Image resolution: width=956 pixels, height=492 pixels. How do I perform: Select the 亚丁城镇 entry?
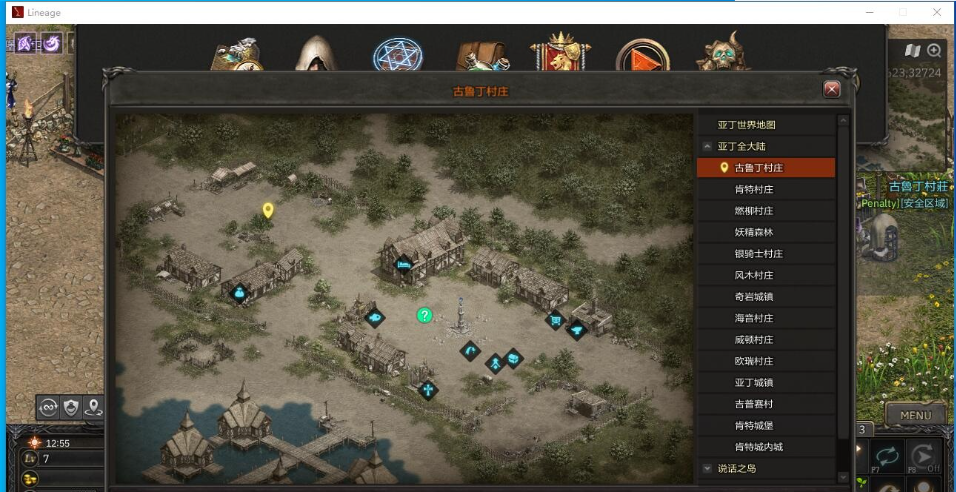(x=753, y=382)
